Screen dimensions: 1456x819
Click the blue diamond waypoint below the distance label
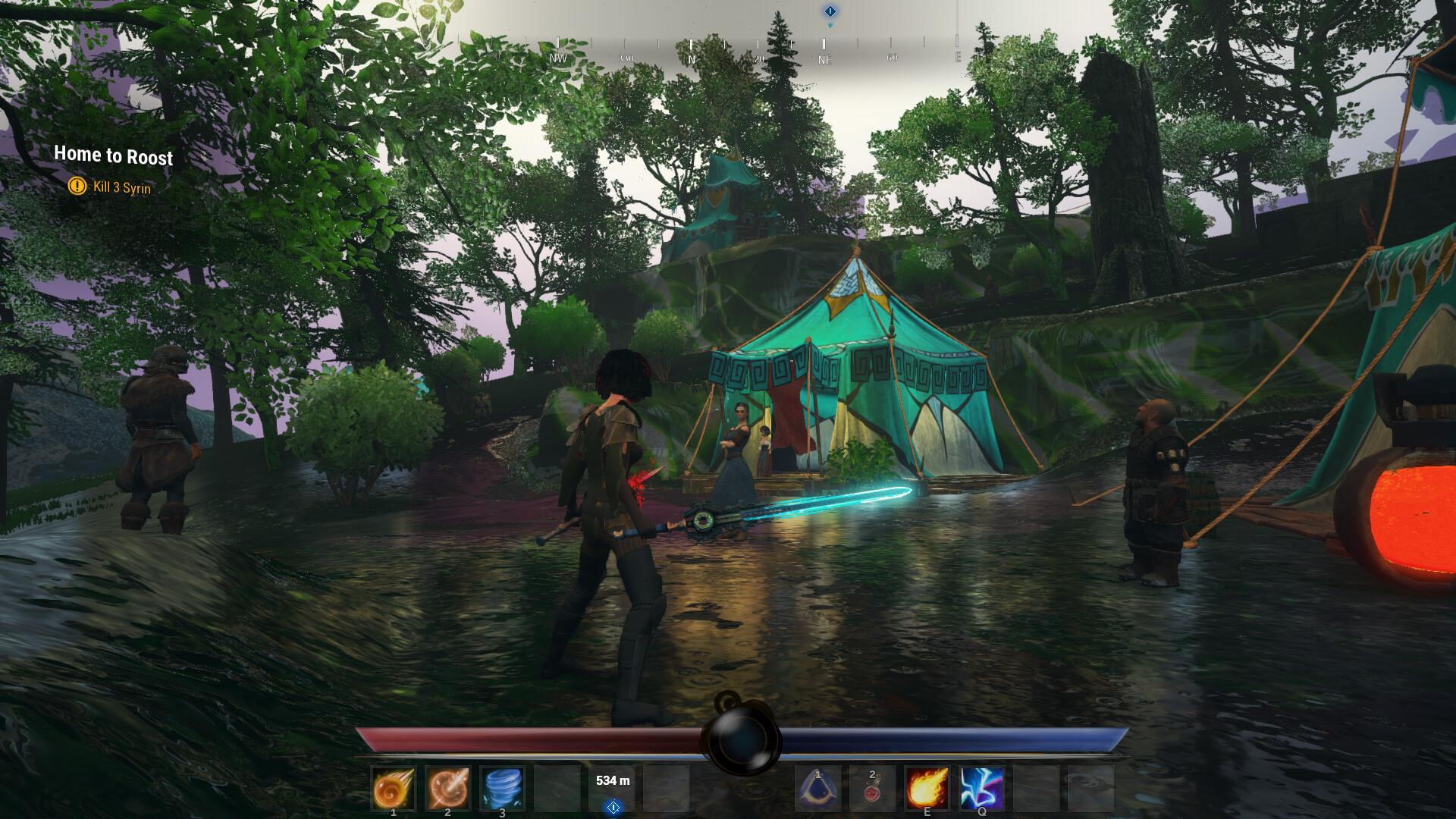pyautogui.click(x=613, y=806)
